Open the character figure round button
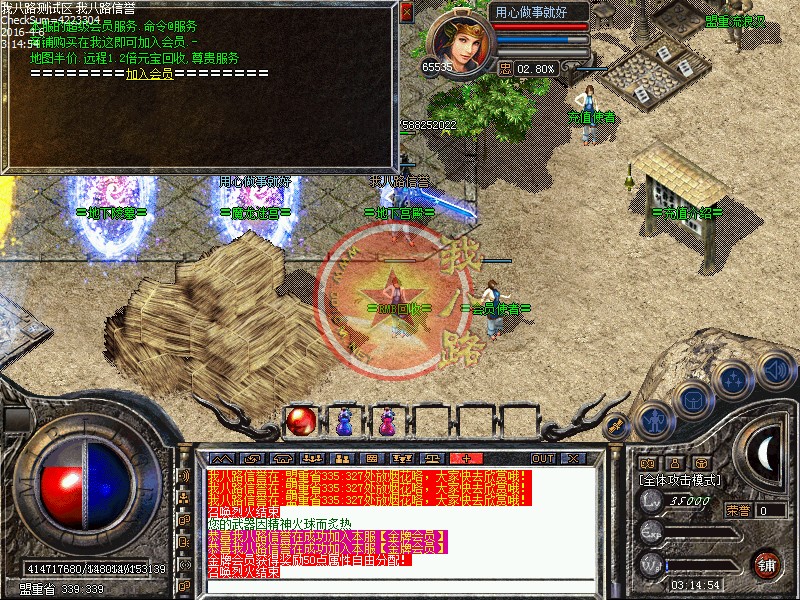The width and height of the screenshot is (800, 600). click(654, 419)
